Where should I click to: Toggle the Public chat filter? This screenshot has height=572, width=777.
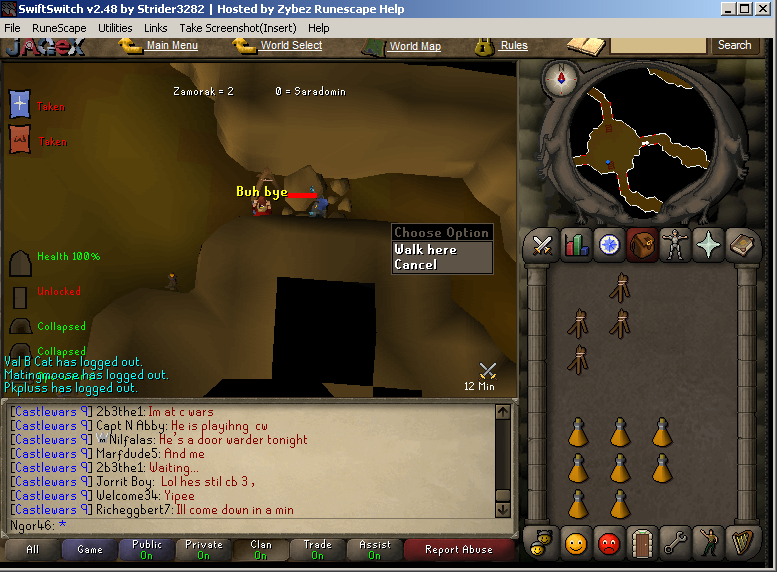point(146,549)
